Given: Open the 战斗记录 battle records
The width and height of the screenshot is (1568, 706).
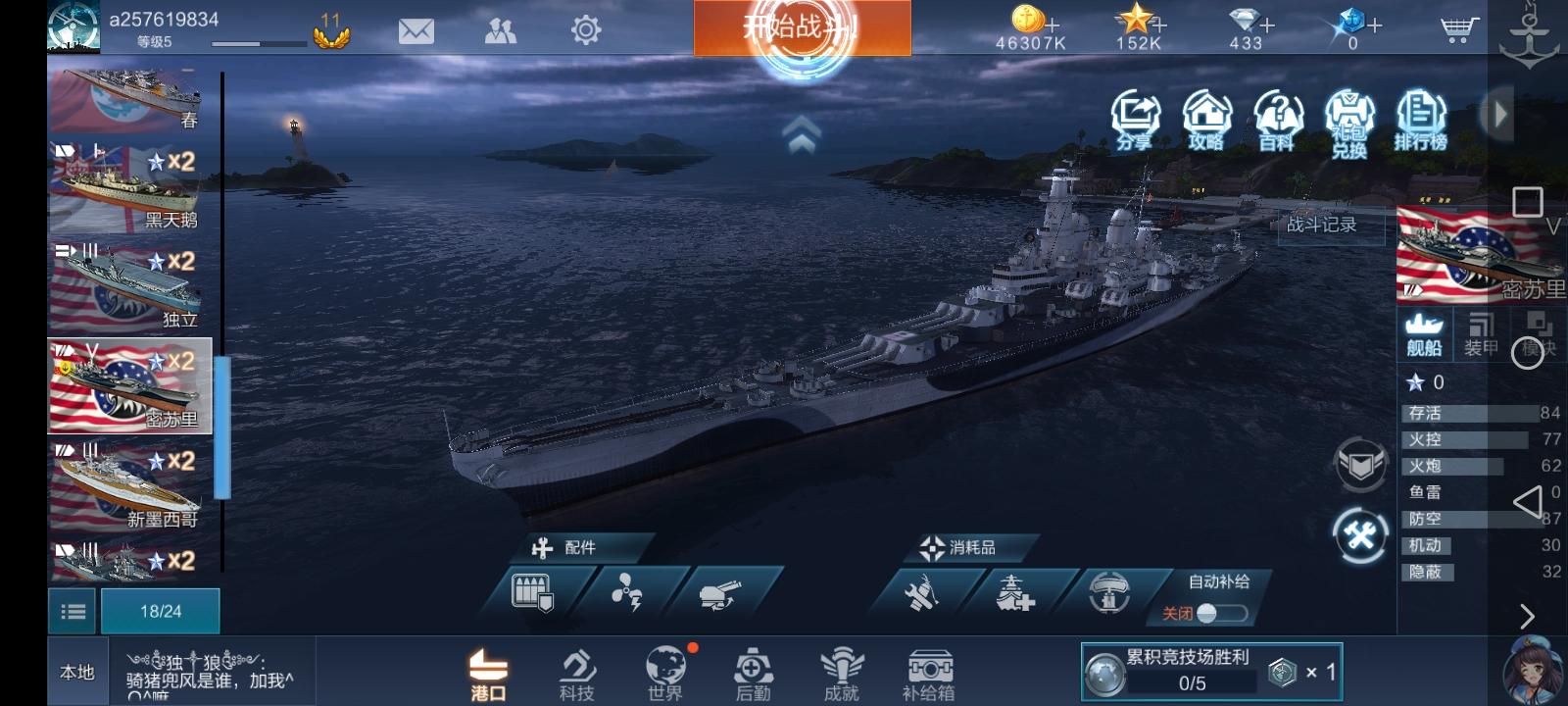Looking at the screenshot, I should [x=1322, y=224].
